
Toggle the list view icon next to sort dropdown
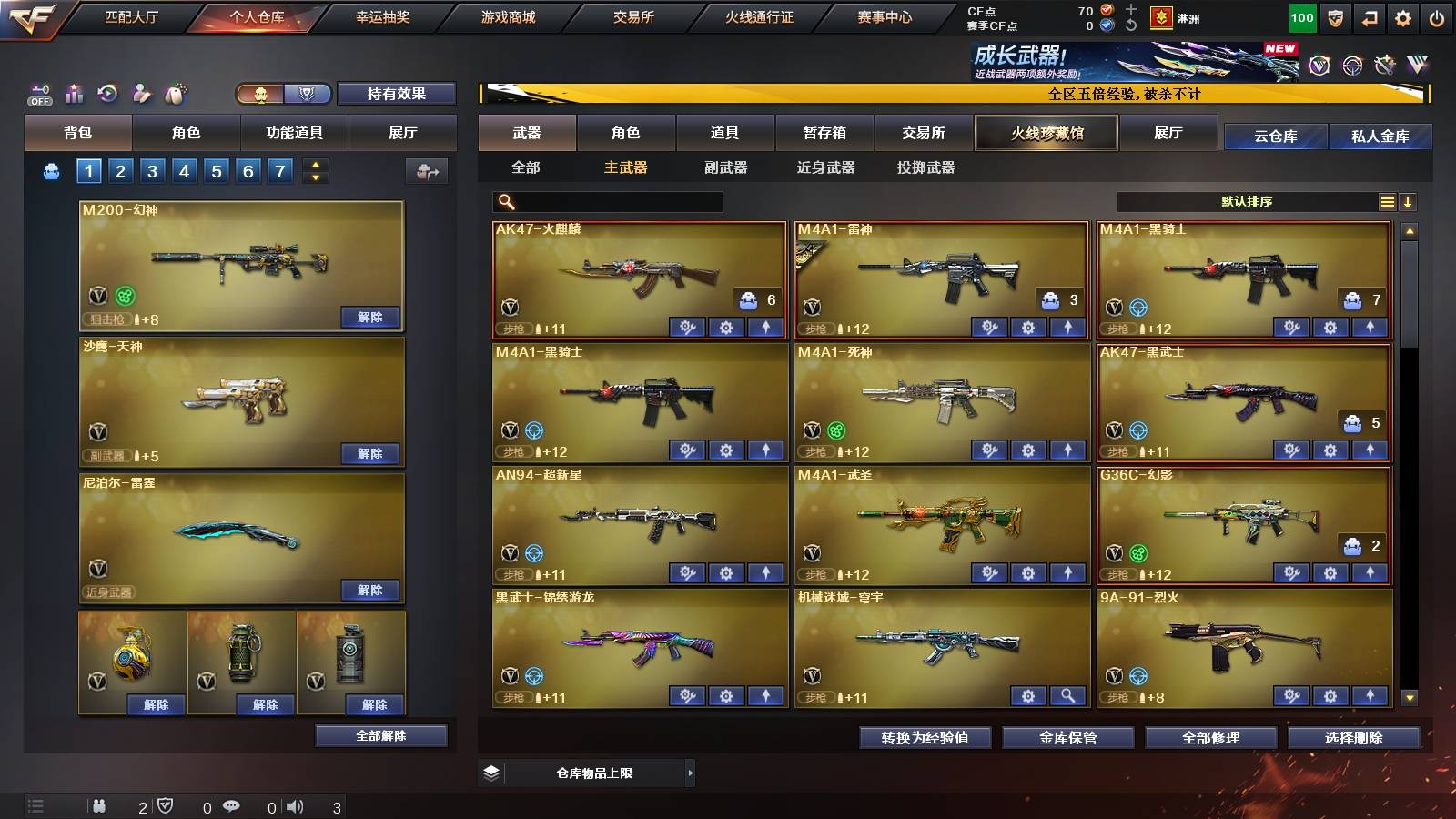(1387, 201)
